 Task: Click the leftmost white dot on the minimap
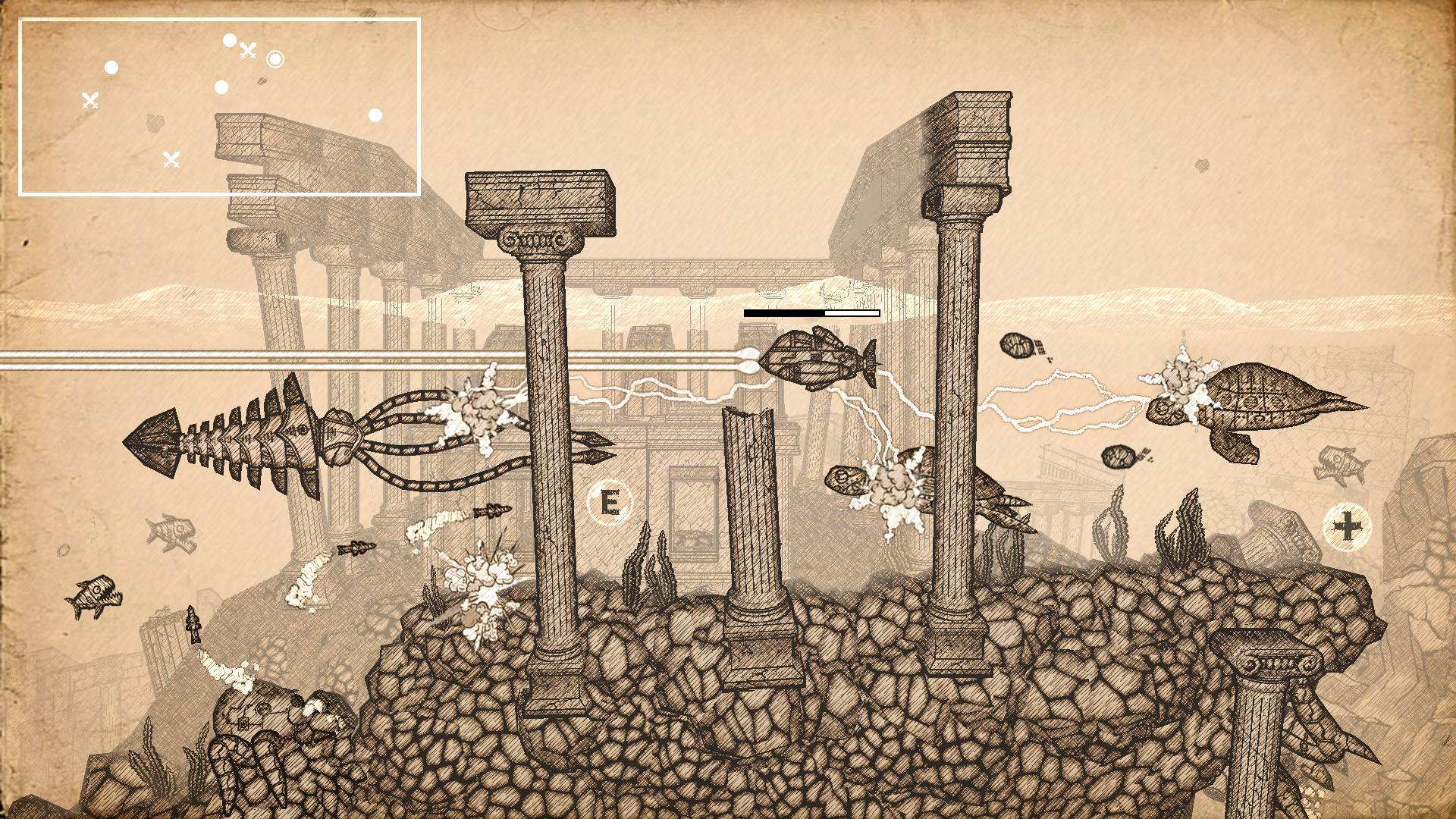[x=111, y=67]
